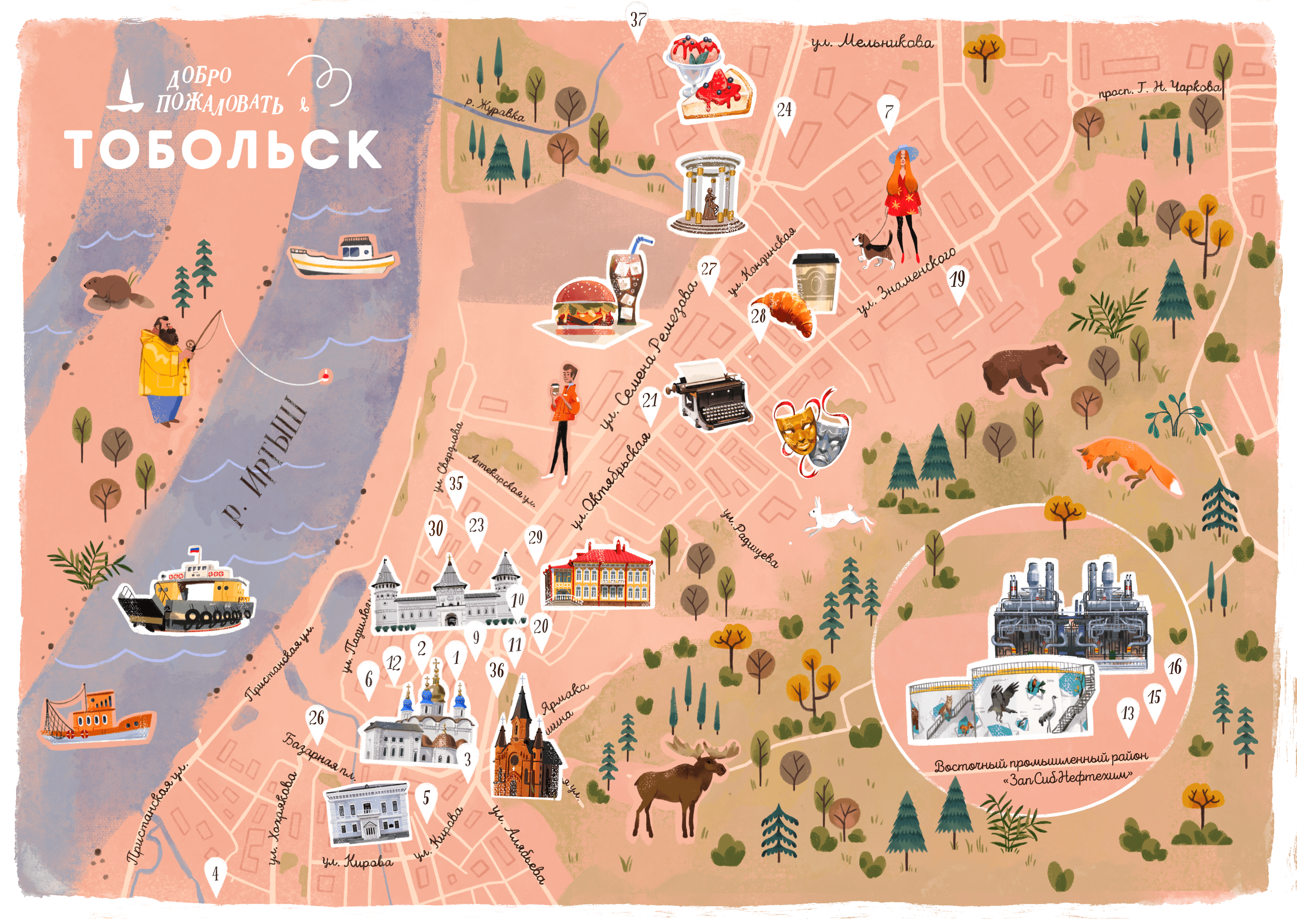
Task: Open marker number 6
Action: point(369,682)
